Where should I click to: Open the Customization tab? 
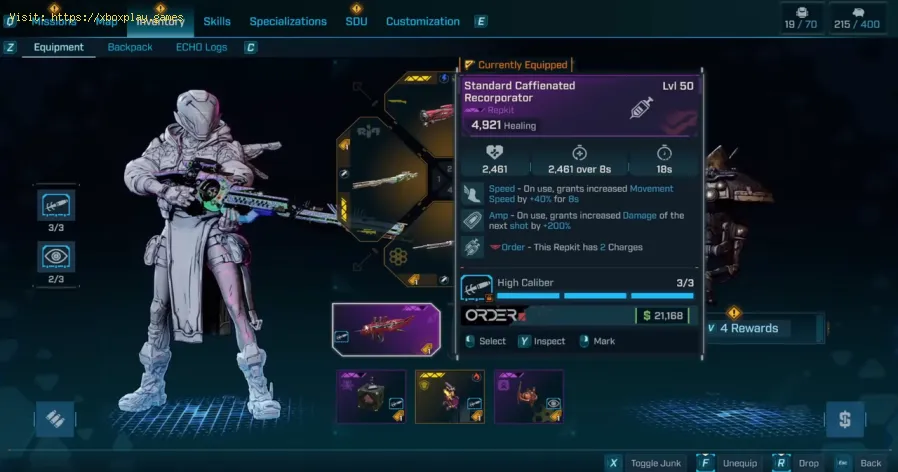tap(423, 21)
